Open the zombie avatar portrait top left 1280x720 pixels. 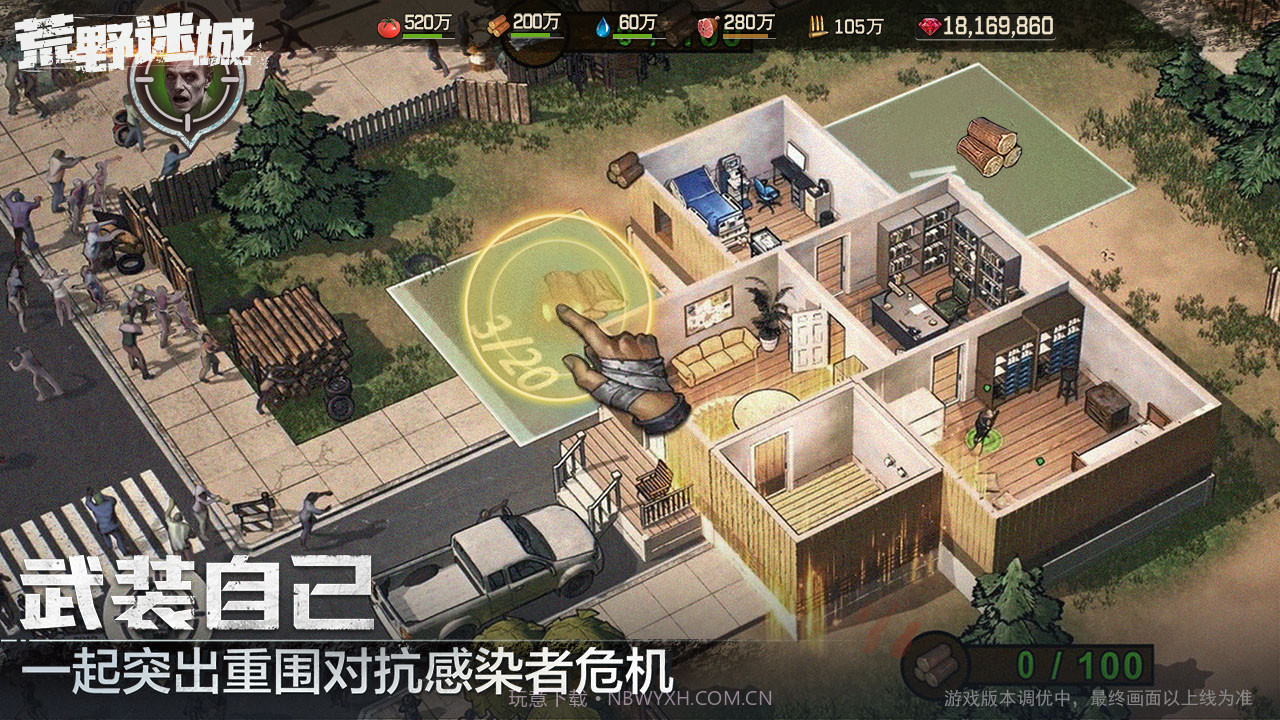[x=188, y=88]
